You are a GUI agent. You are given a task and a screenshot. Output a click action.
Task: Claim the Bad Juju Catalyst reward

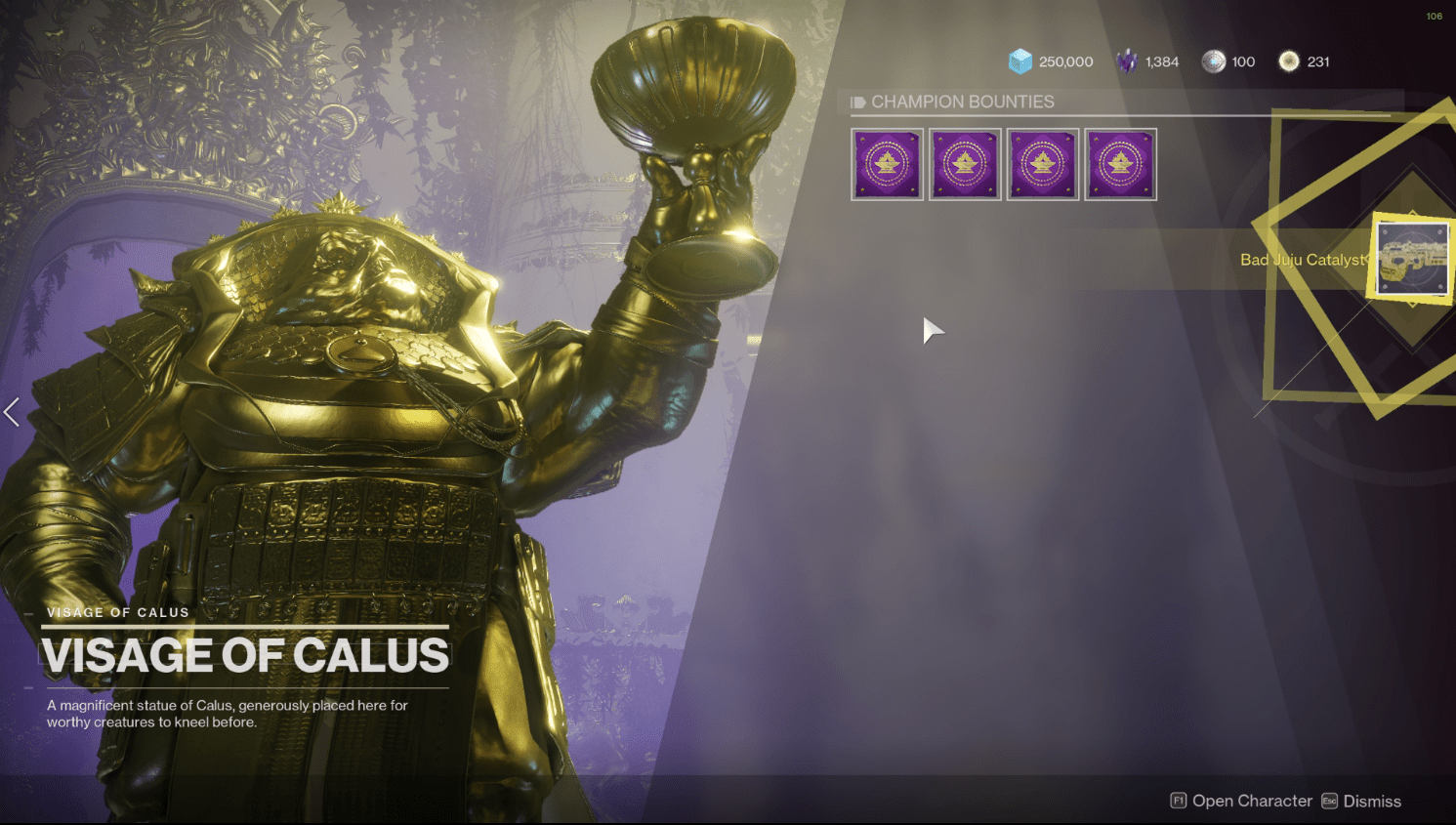[x=1413, y=259]
